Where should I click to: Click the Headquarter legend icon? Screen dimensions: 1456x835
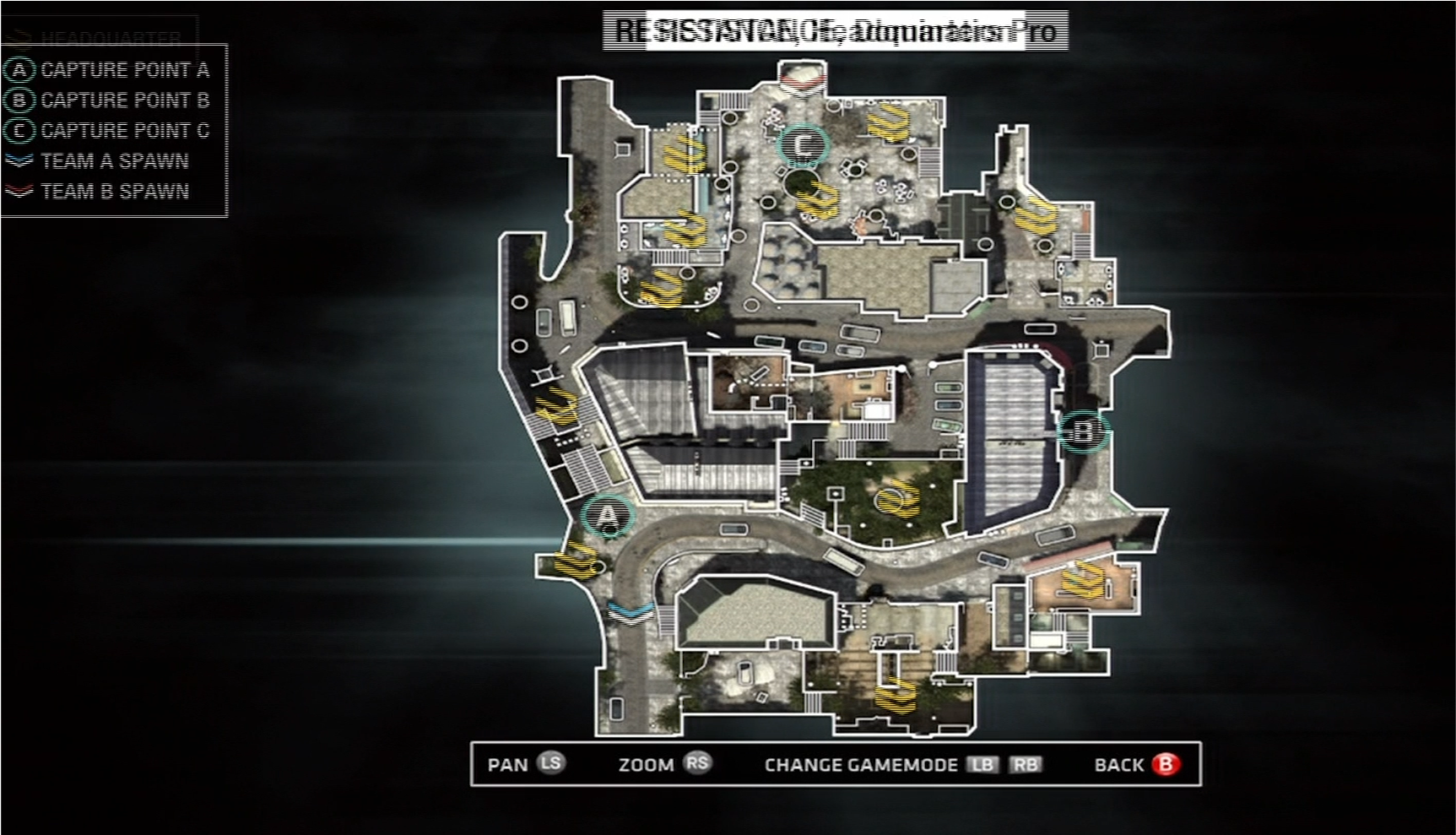(18, 36)
